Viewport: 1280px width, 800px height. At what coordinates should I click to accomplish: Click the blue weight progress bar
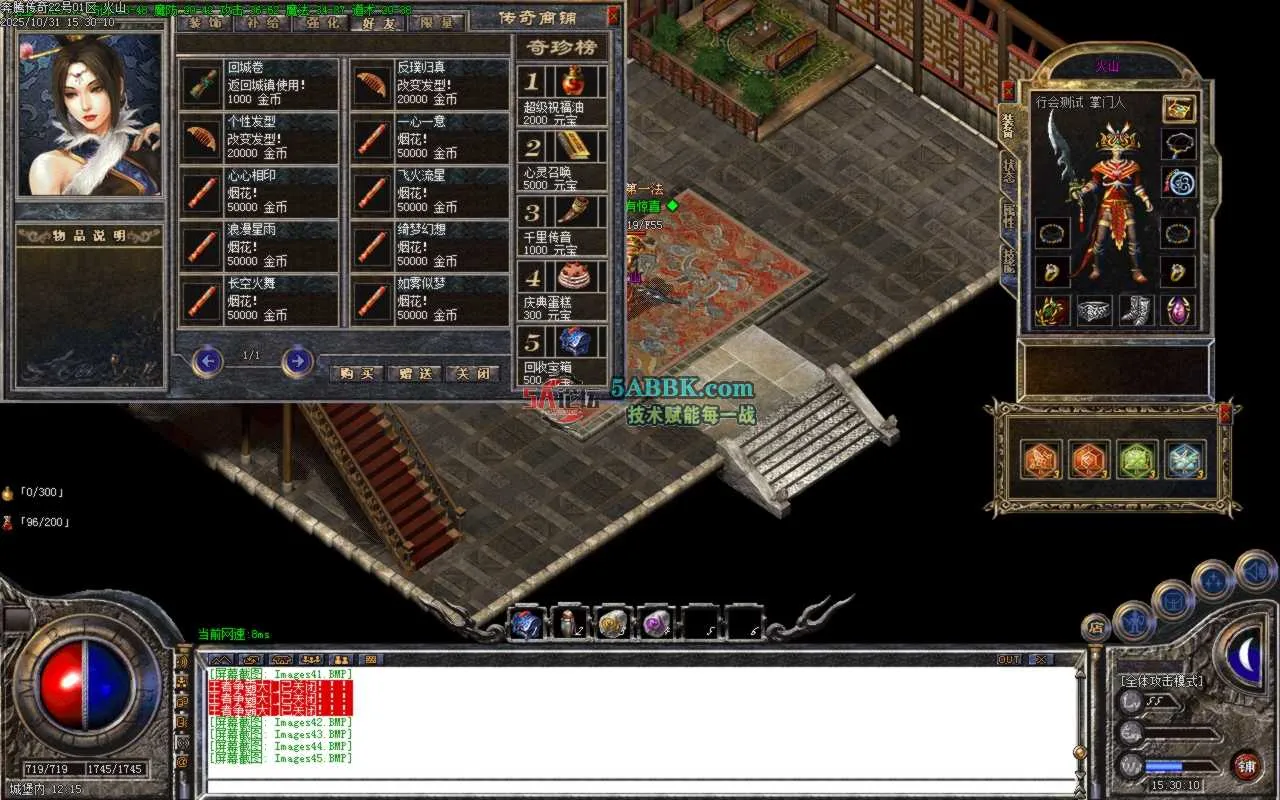pos(1164,766)
